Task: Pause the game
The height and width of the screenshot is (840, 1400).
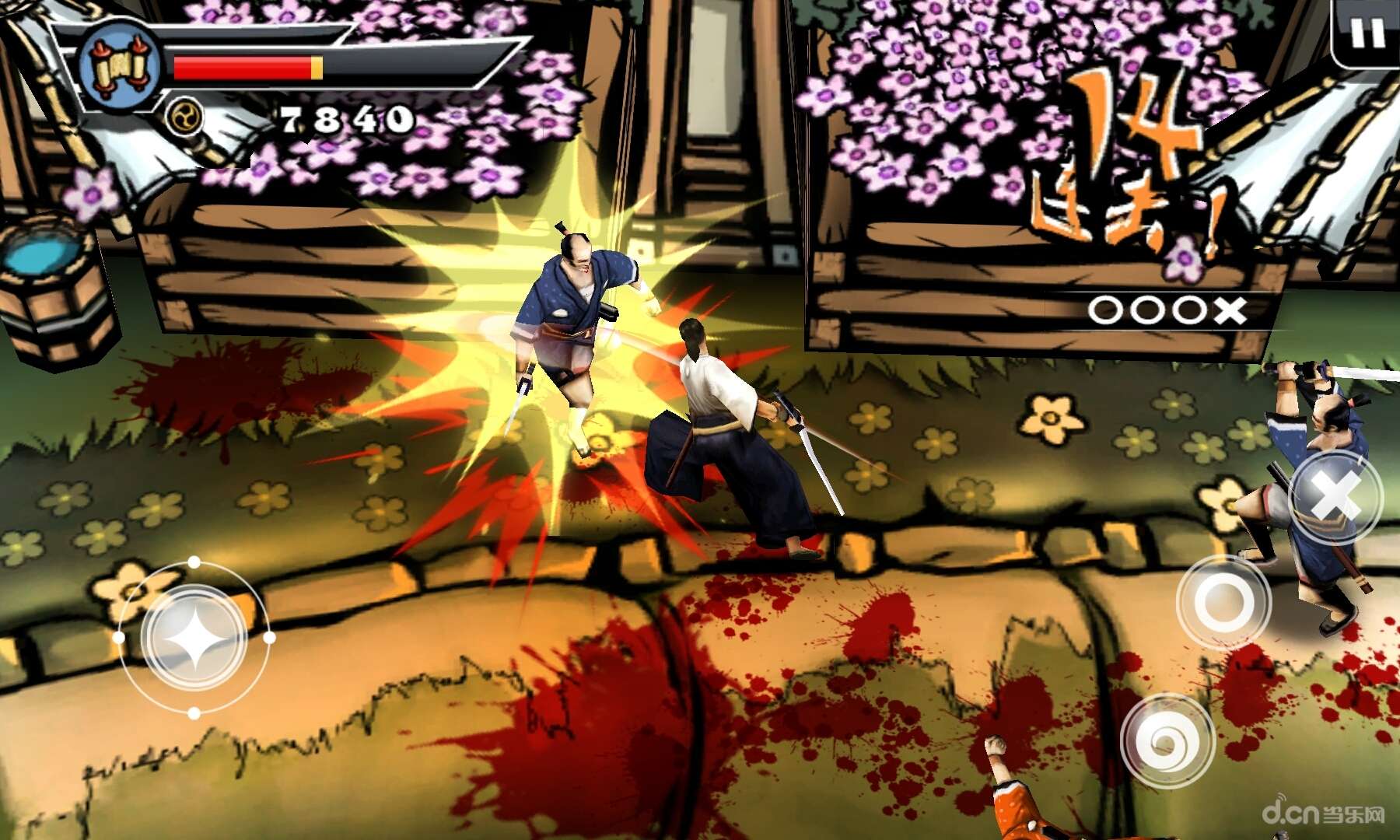Action: [x=1367, y=33]
